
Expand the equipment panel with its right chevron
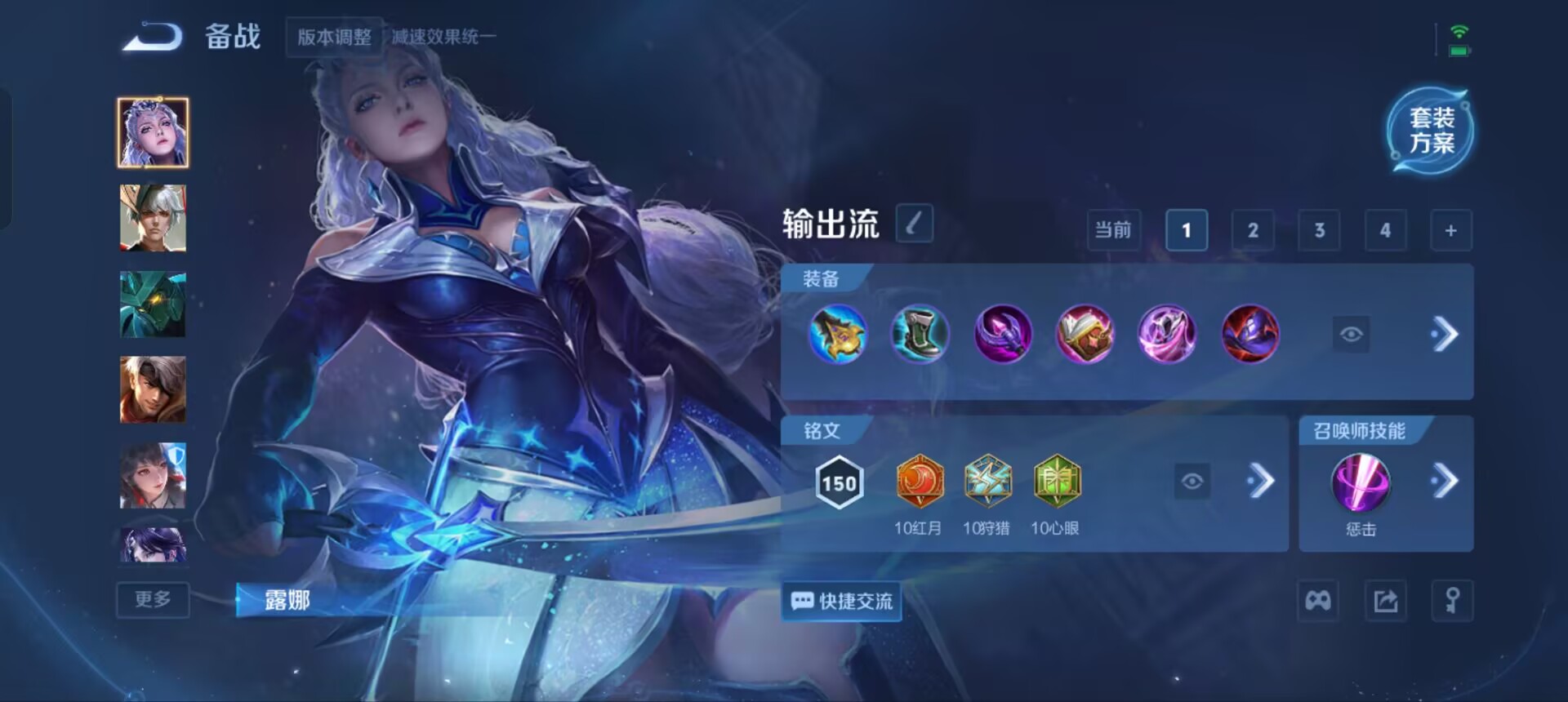[1445, 334]
